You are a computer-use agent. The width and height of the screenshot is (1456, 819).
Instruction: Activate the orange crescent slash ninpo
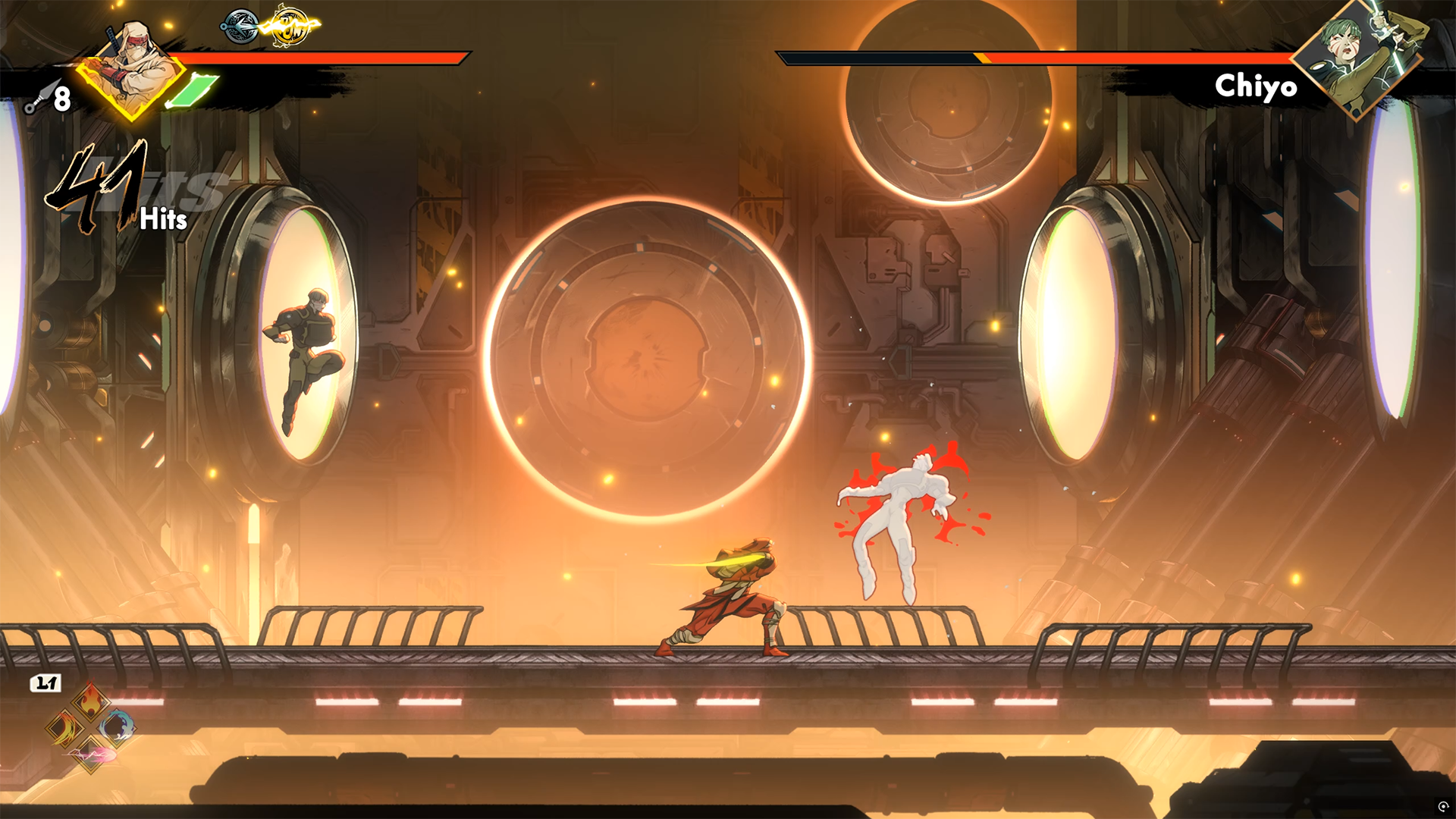coord(64,729)
